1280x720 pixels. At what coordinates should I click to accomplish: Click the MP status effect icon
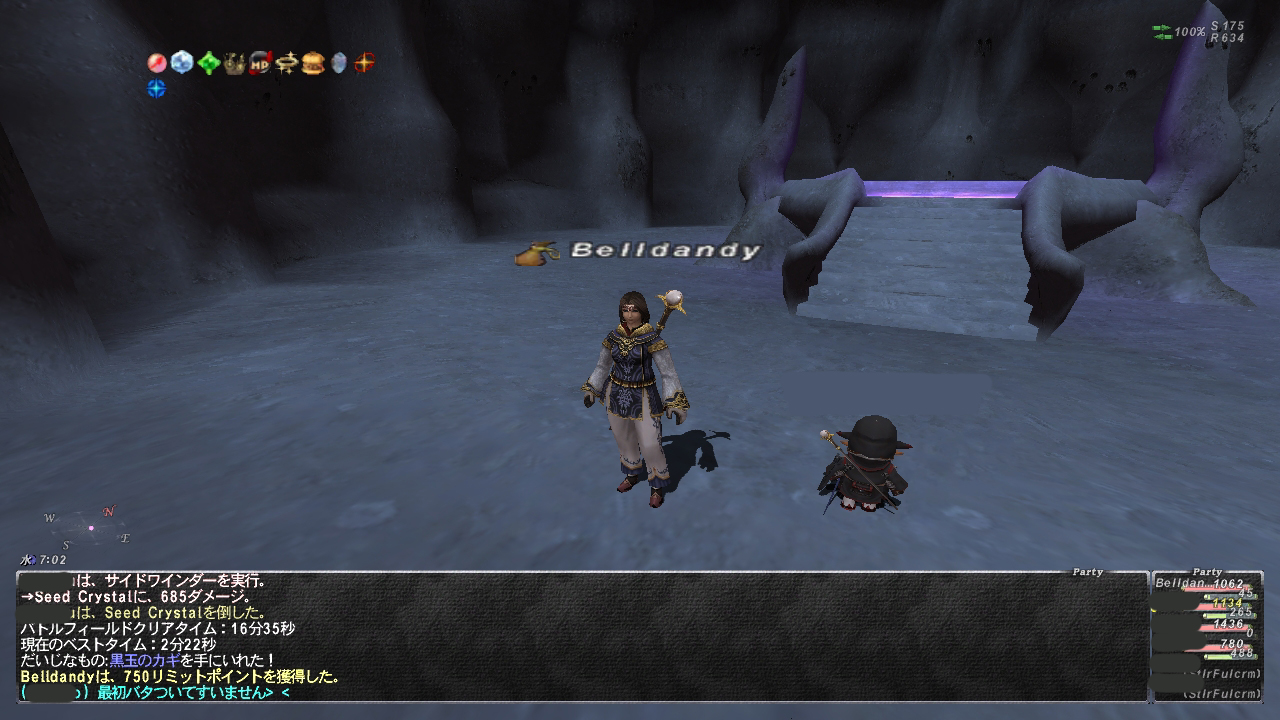261,63
